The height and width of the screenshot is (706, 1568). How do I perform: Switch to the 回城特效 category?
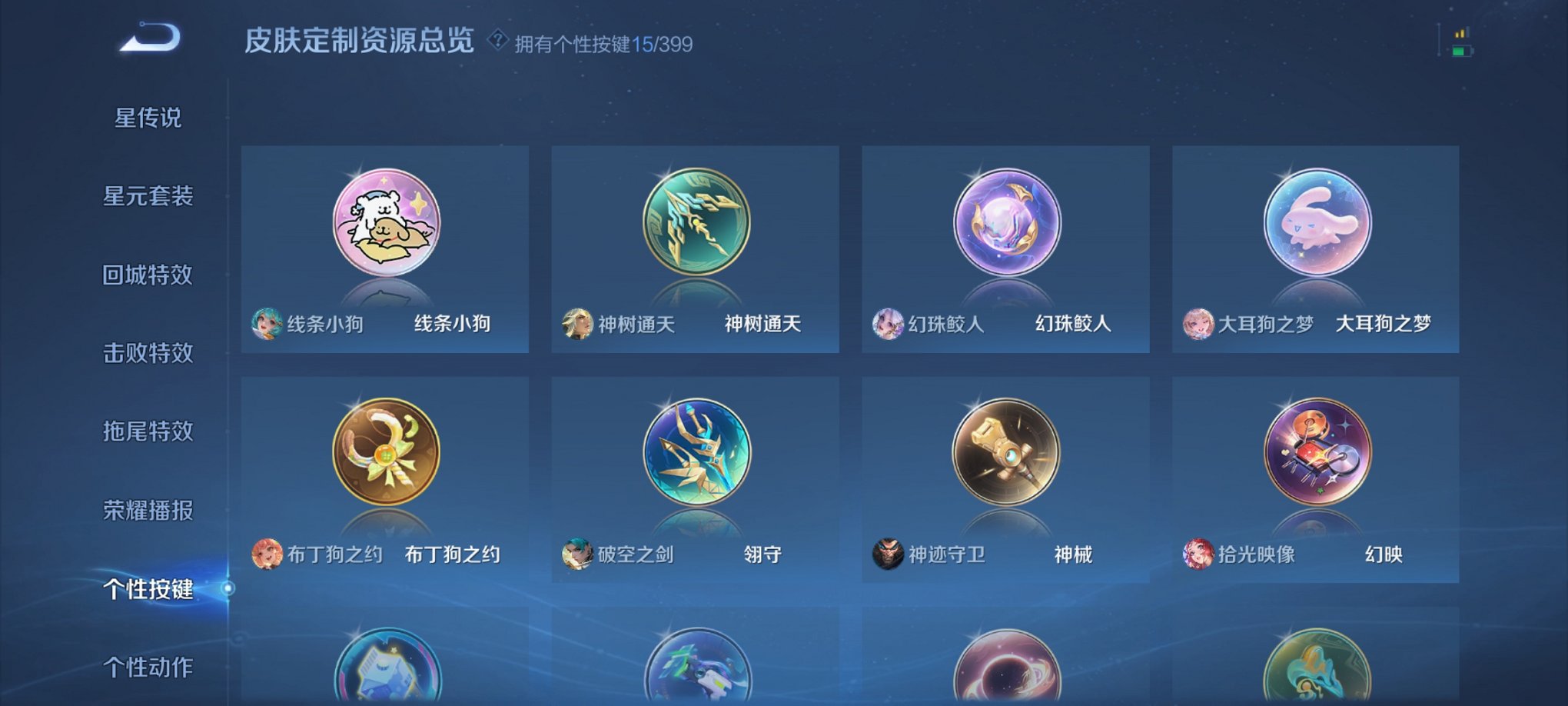tap(146, 274)
